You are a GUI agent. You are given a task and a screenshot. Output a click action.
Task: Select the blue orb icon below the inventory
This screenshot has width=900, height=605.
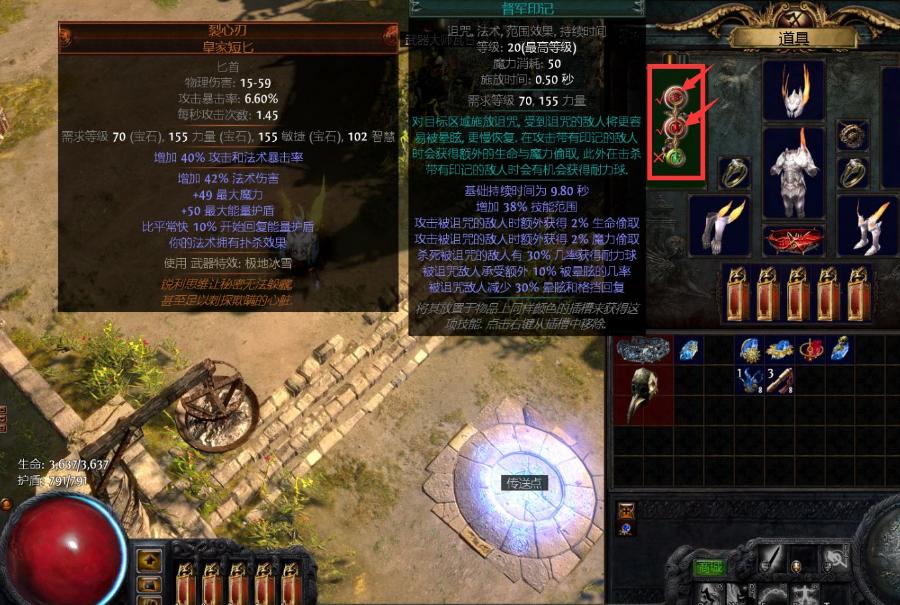626,529
